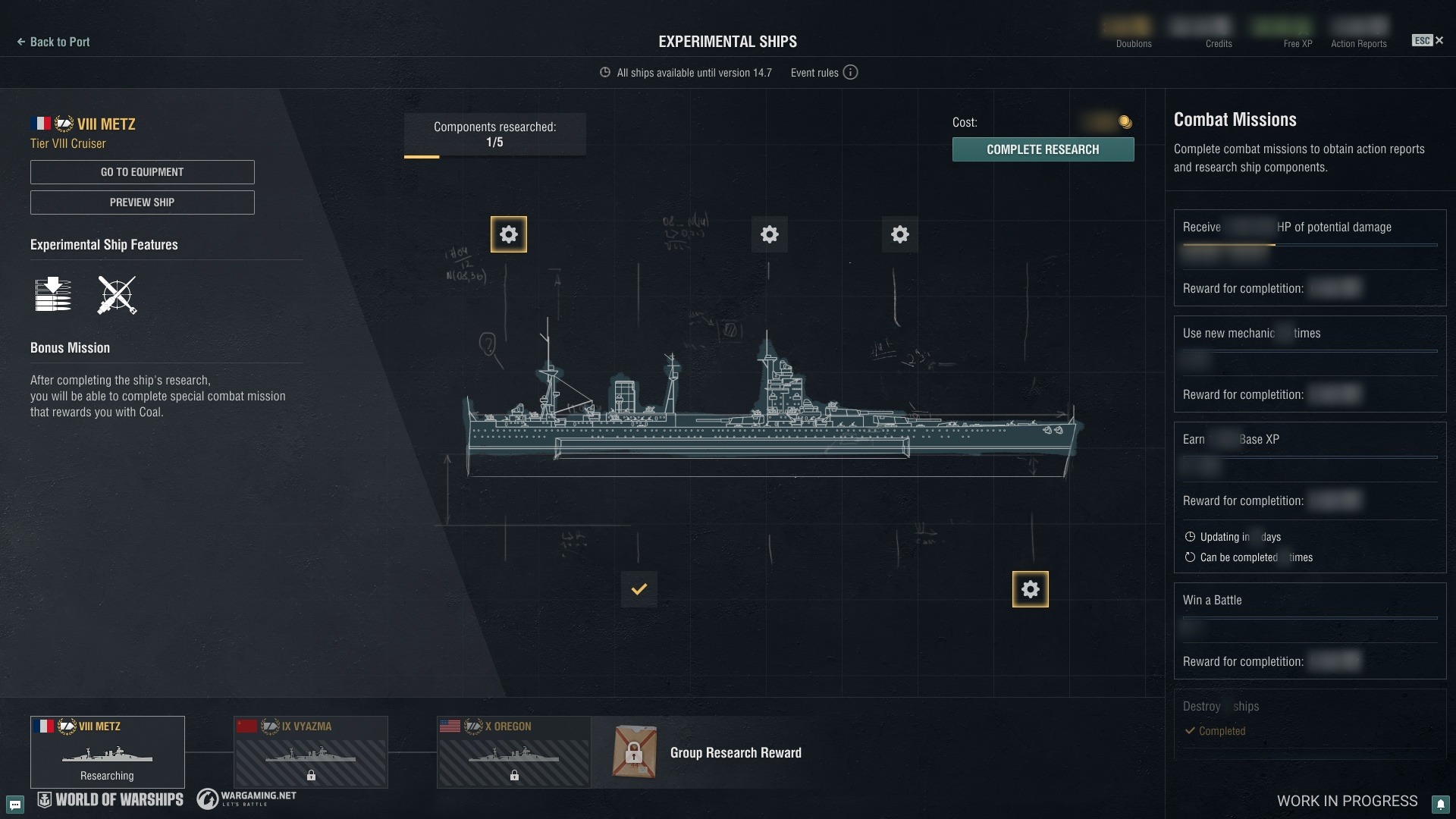
Task: Open the Event rules info
Action: pyautogui.click(x=850, y=73)
